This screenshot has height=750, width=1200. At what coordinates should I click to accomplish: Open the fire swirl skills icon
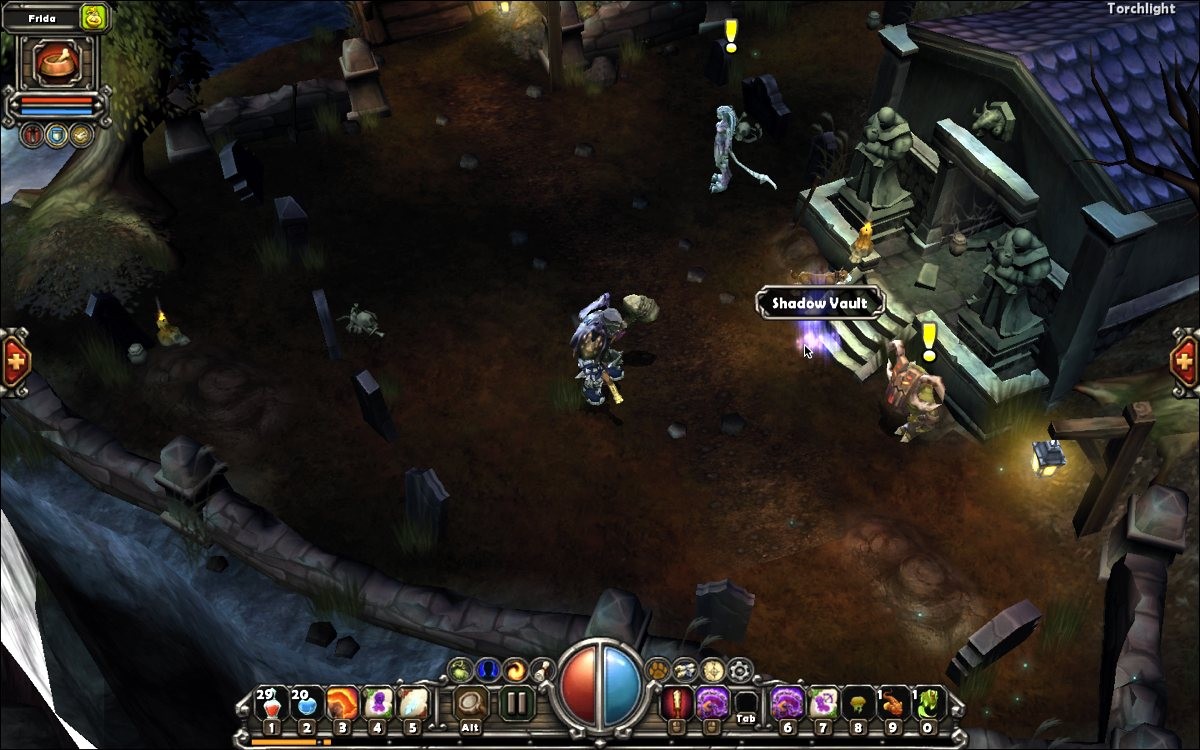515,669
